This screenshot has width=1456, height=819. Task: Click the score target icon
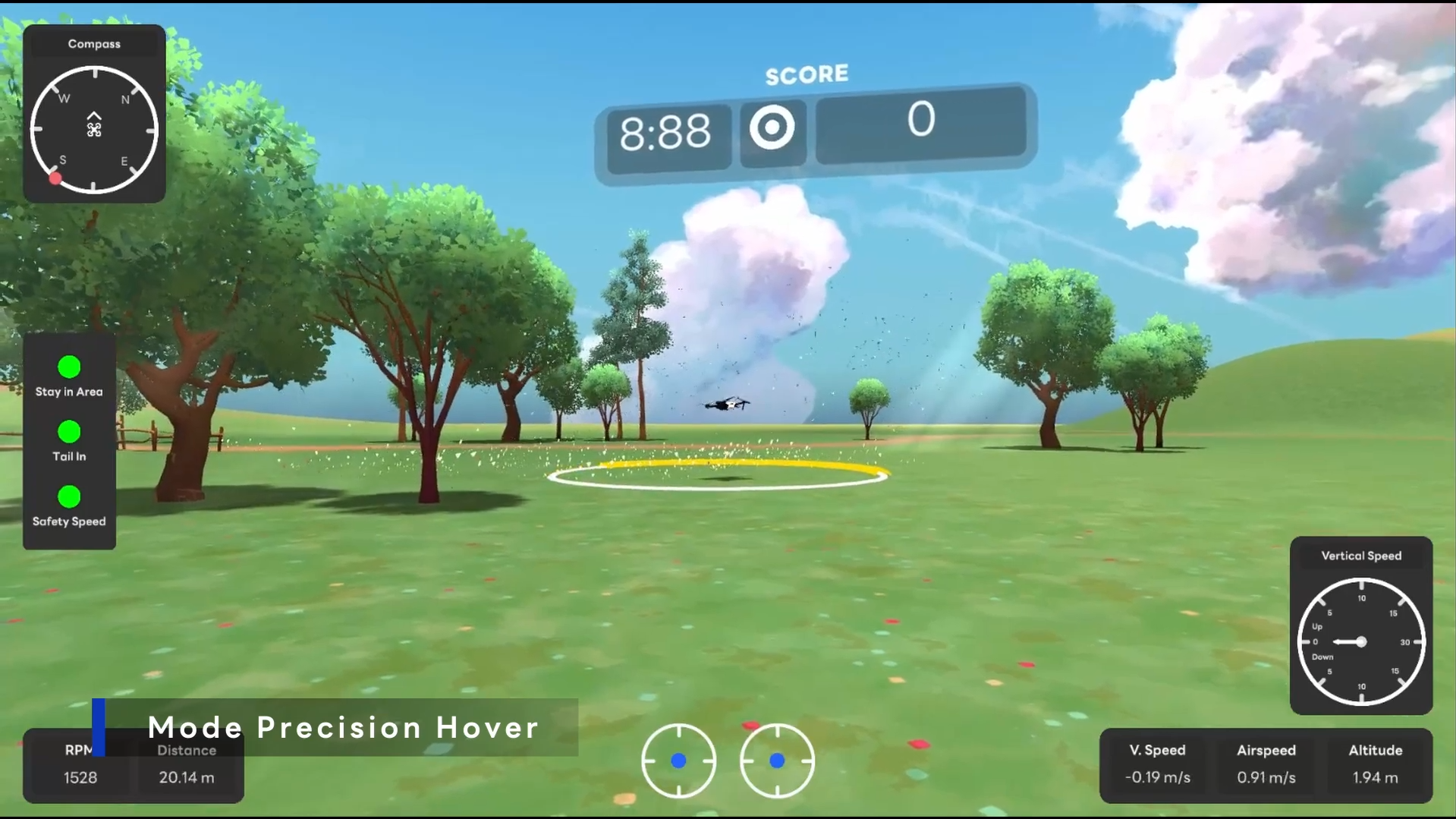pos(772,128)
